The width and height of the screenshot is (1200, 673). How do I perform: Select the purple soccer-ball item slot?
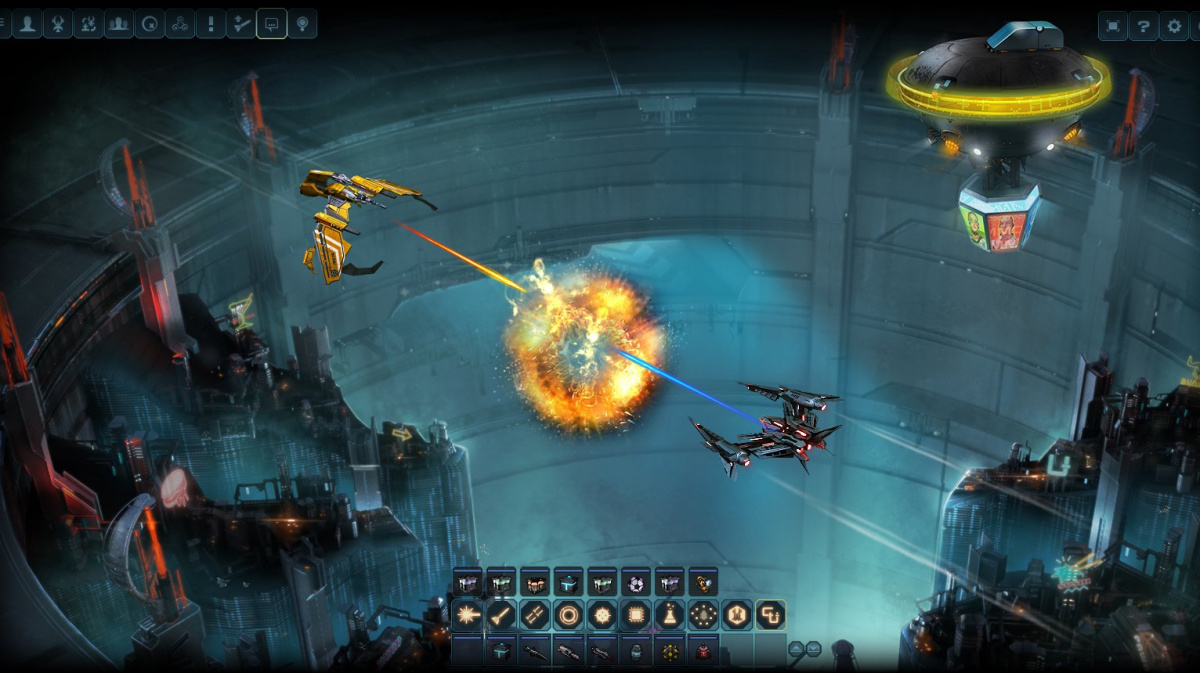click(636, 582)
